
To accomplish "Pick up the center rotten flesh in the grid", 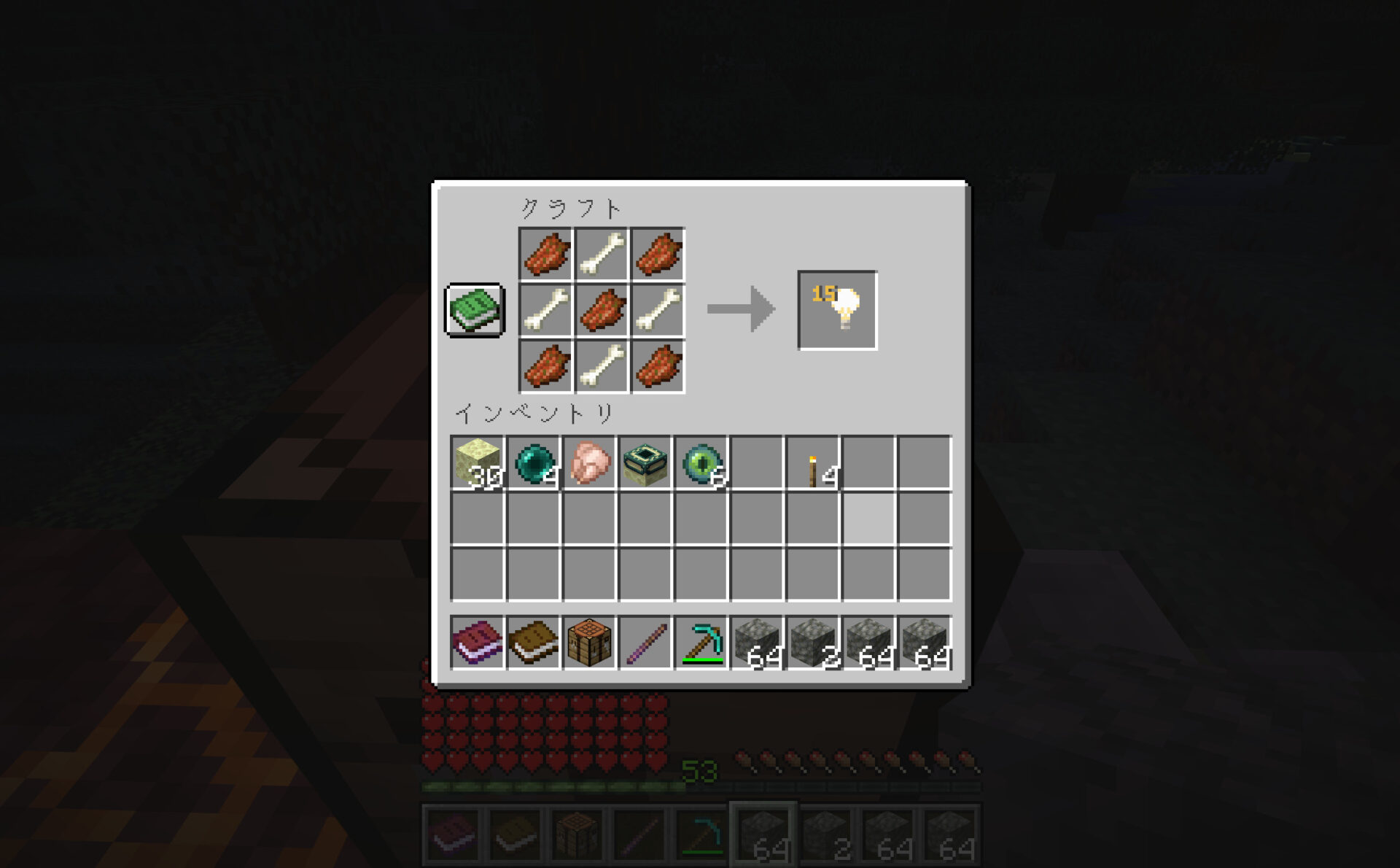I will (602, 310).
